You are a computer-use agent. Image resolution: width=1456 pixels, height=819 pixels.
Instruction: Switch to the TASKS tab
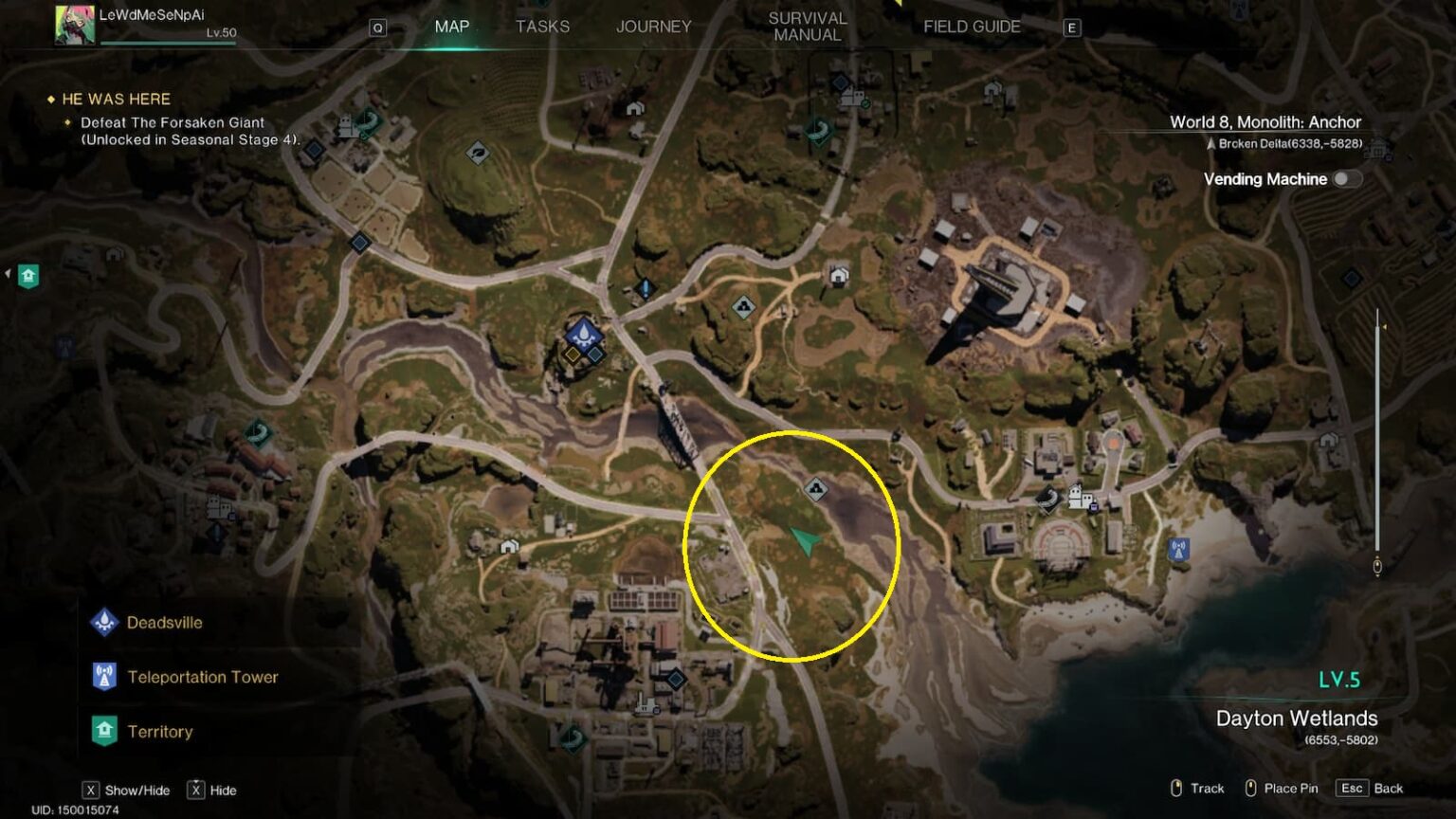pyautogui.click(x=542, y=26)
